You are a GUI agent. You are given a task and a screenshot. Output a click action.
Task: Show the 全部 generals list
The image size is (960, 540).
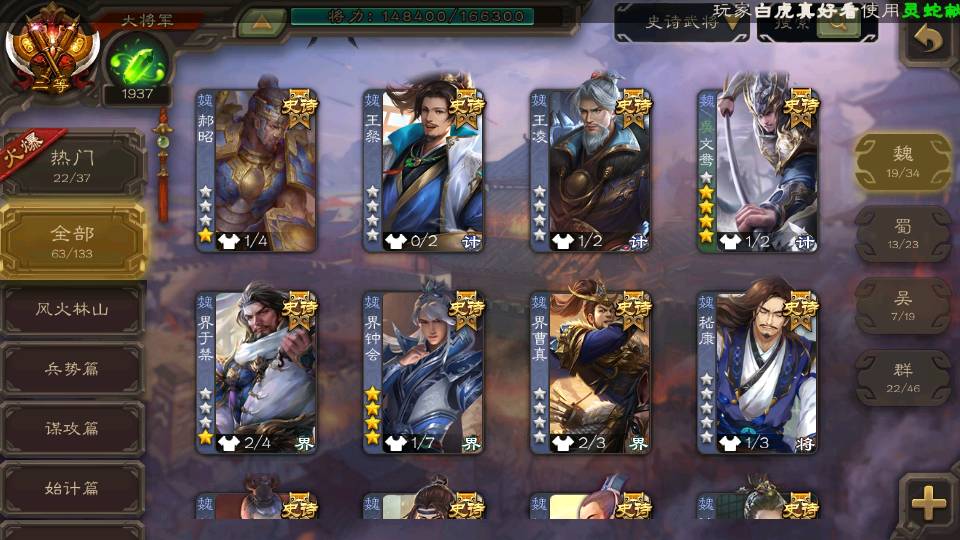click(x=72, y=240)
